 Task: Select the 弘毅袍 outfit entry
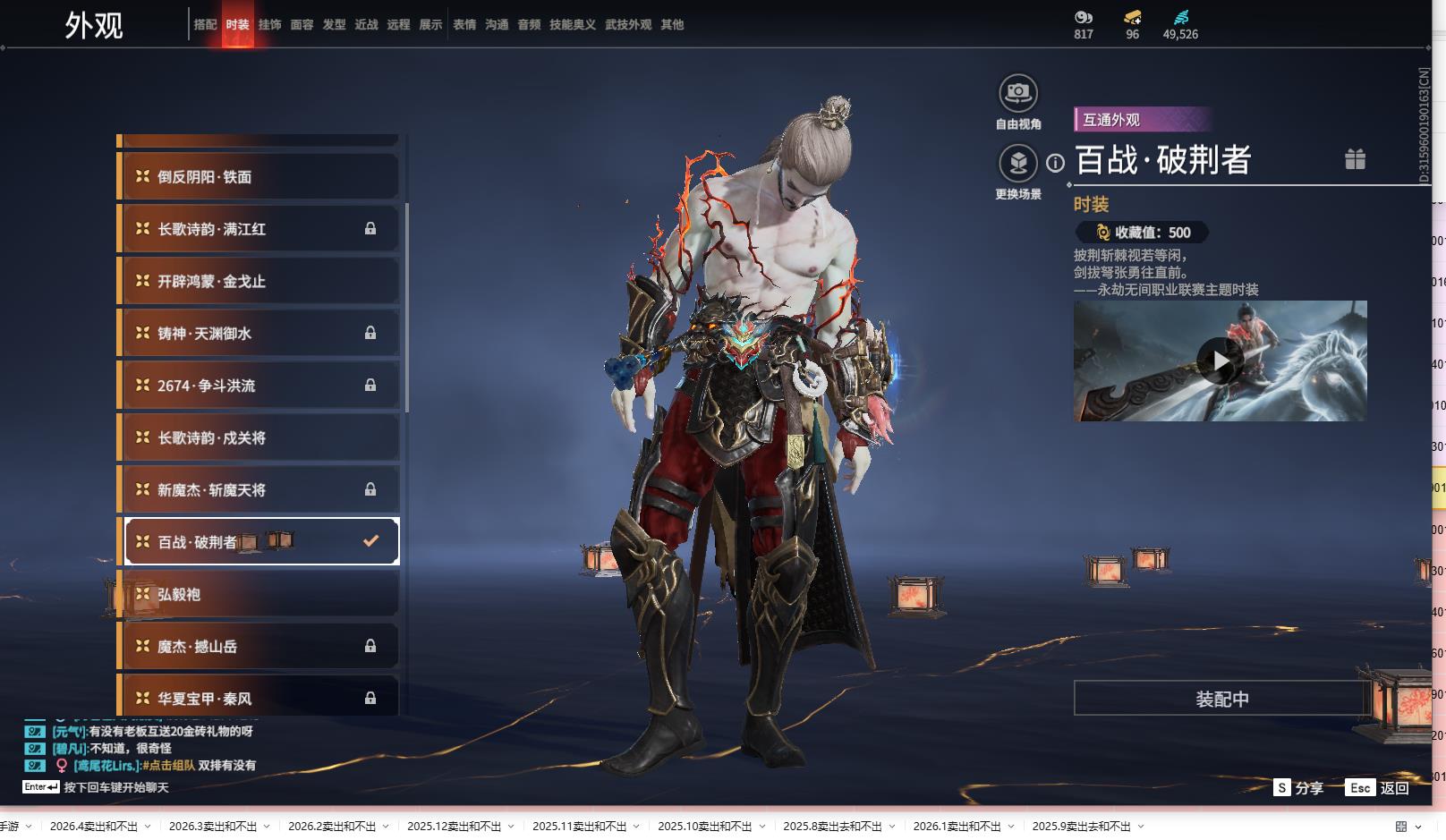259,594
